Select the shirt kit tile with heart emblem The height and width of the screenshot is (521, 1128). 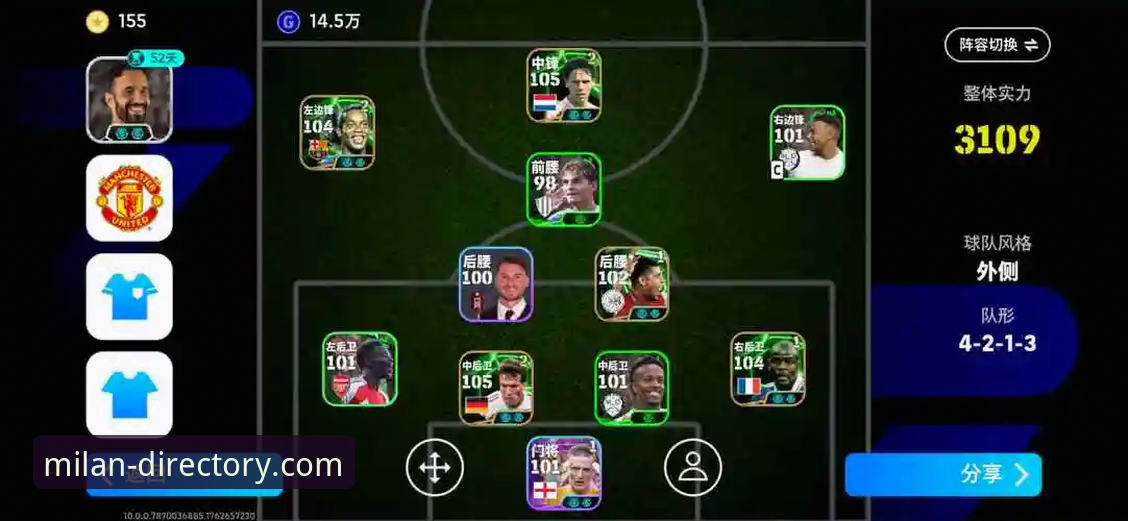coord(129,296)
